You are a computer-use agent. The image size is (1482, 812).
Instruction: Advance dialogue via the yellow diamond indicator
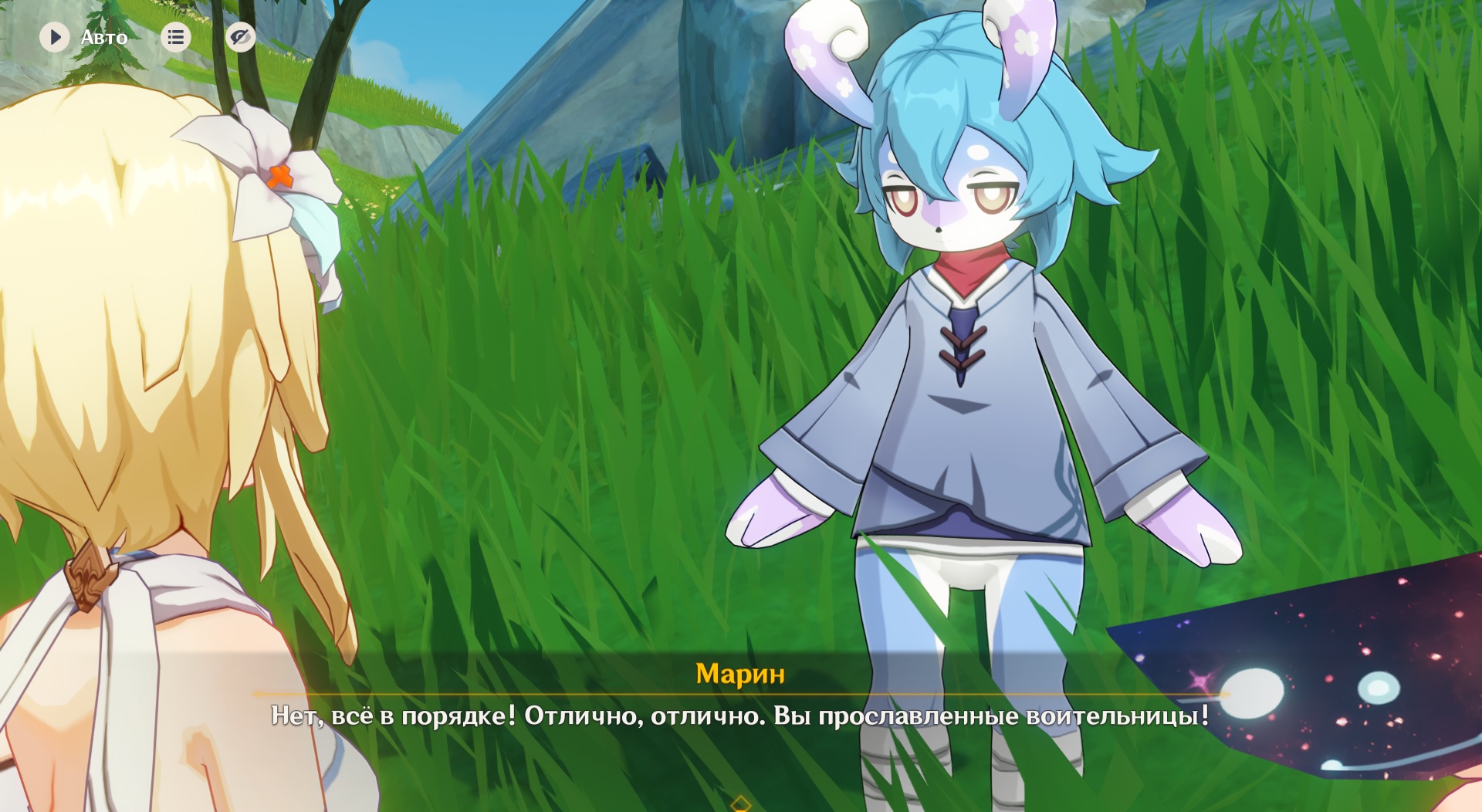click(740, 804)
